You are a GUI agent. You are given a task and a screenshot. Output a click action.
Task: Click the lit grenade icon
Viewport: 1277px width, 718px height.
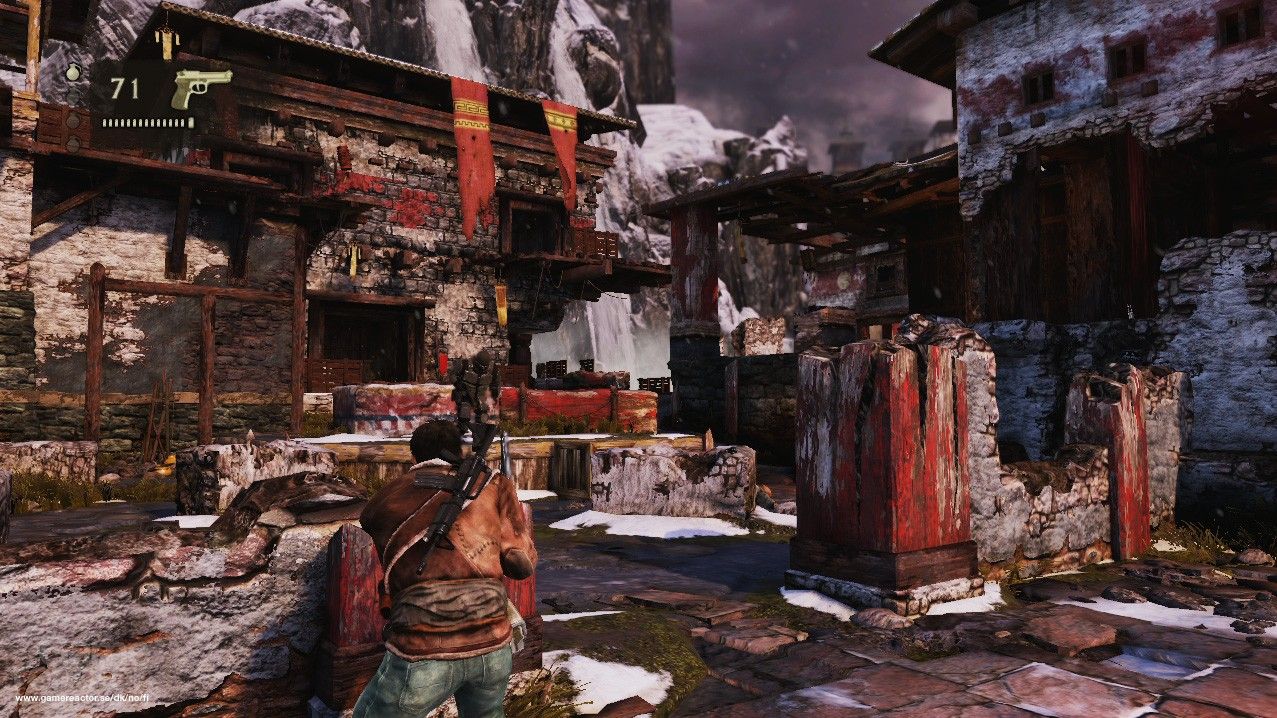tap(73, 72)
